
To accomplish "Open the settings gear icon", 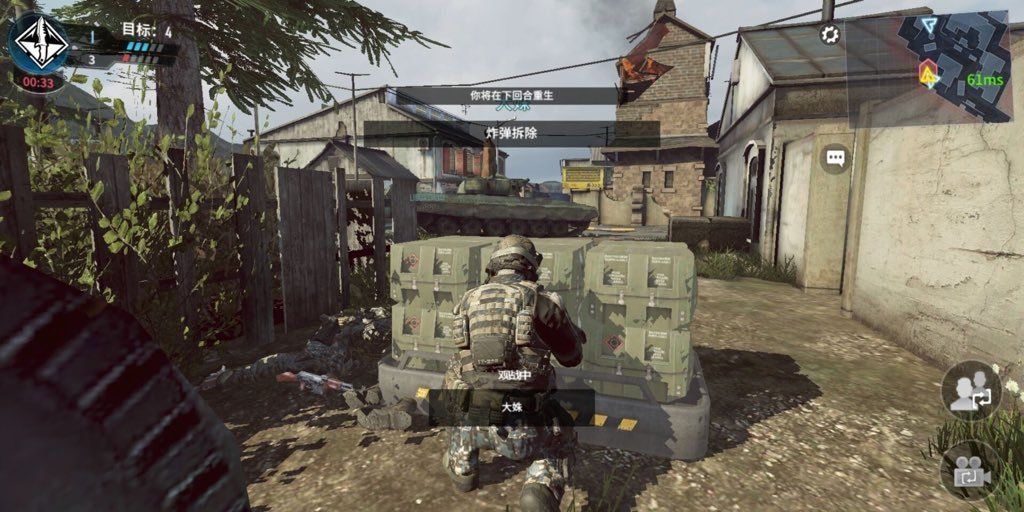I will pos(830,35).
